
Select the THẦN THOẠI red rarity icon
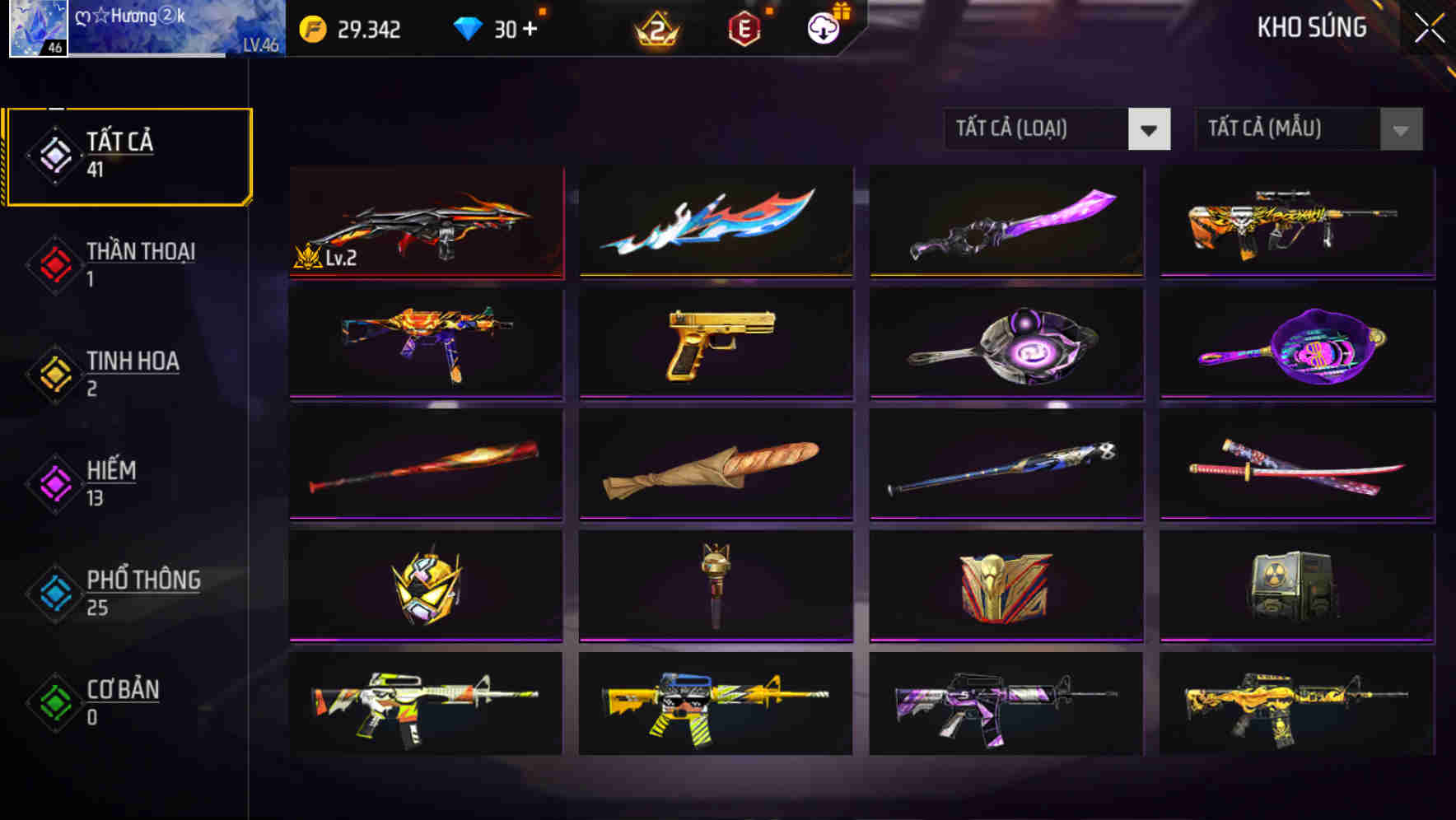coord(54,265)
